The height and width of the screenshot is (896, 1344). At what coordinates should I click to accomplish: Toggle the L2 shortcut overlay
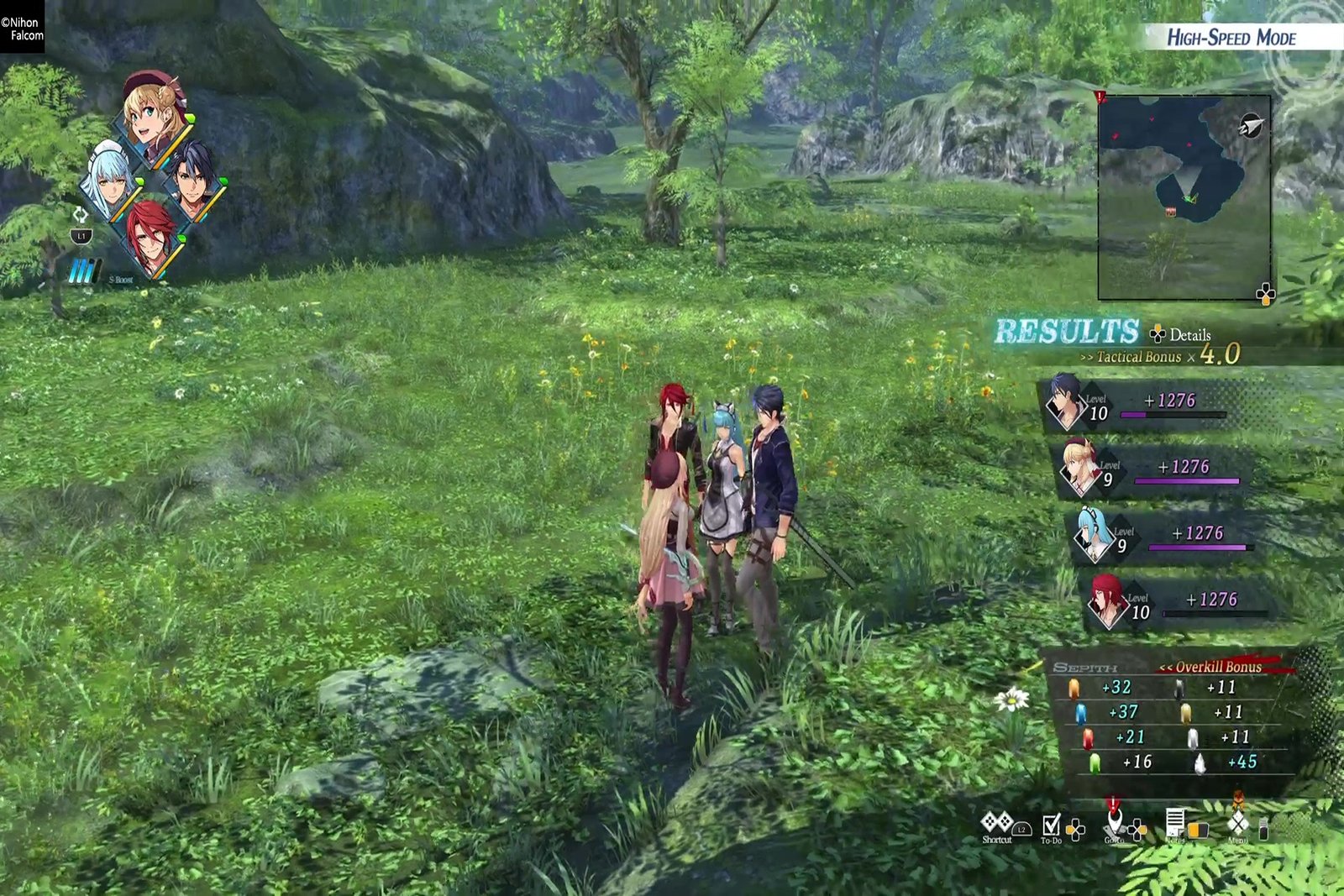[x=1022, y=830]
